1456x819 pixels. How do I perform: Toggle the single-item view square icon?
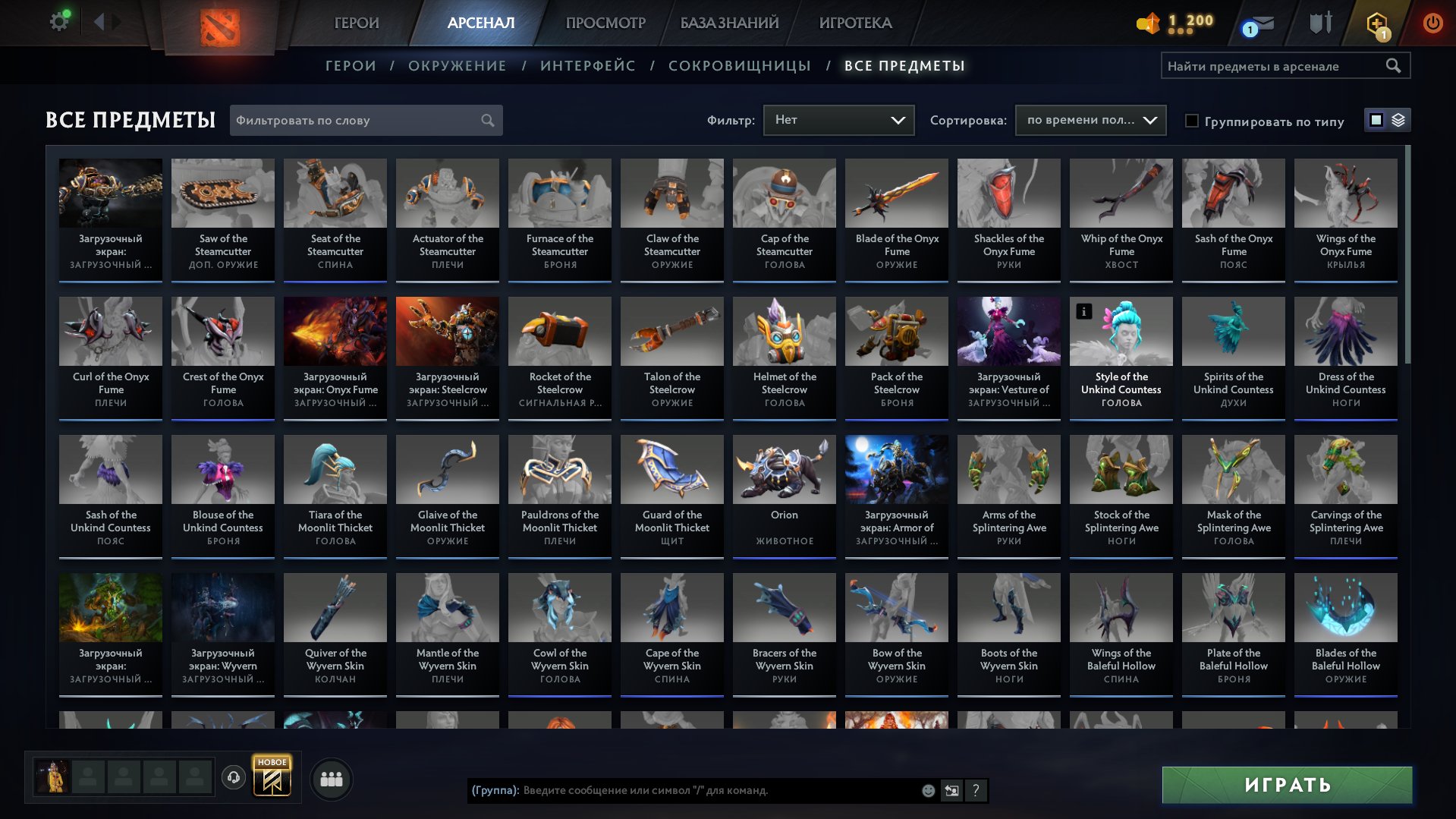[1376, 120]
